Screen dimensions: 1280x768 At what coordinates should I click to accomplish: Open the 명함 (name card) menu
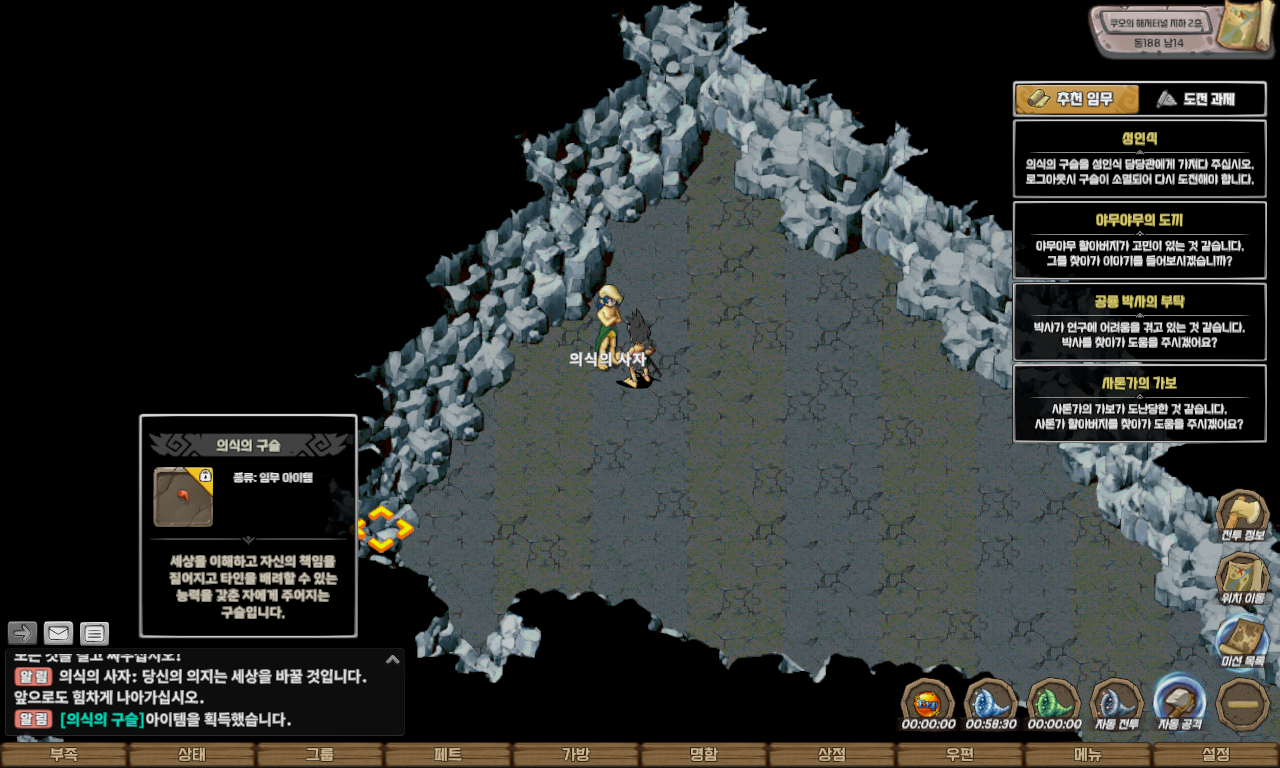coord(704,755)
